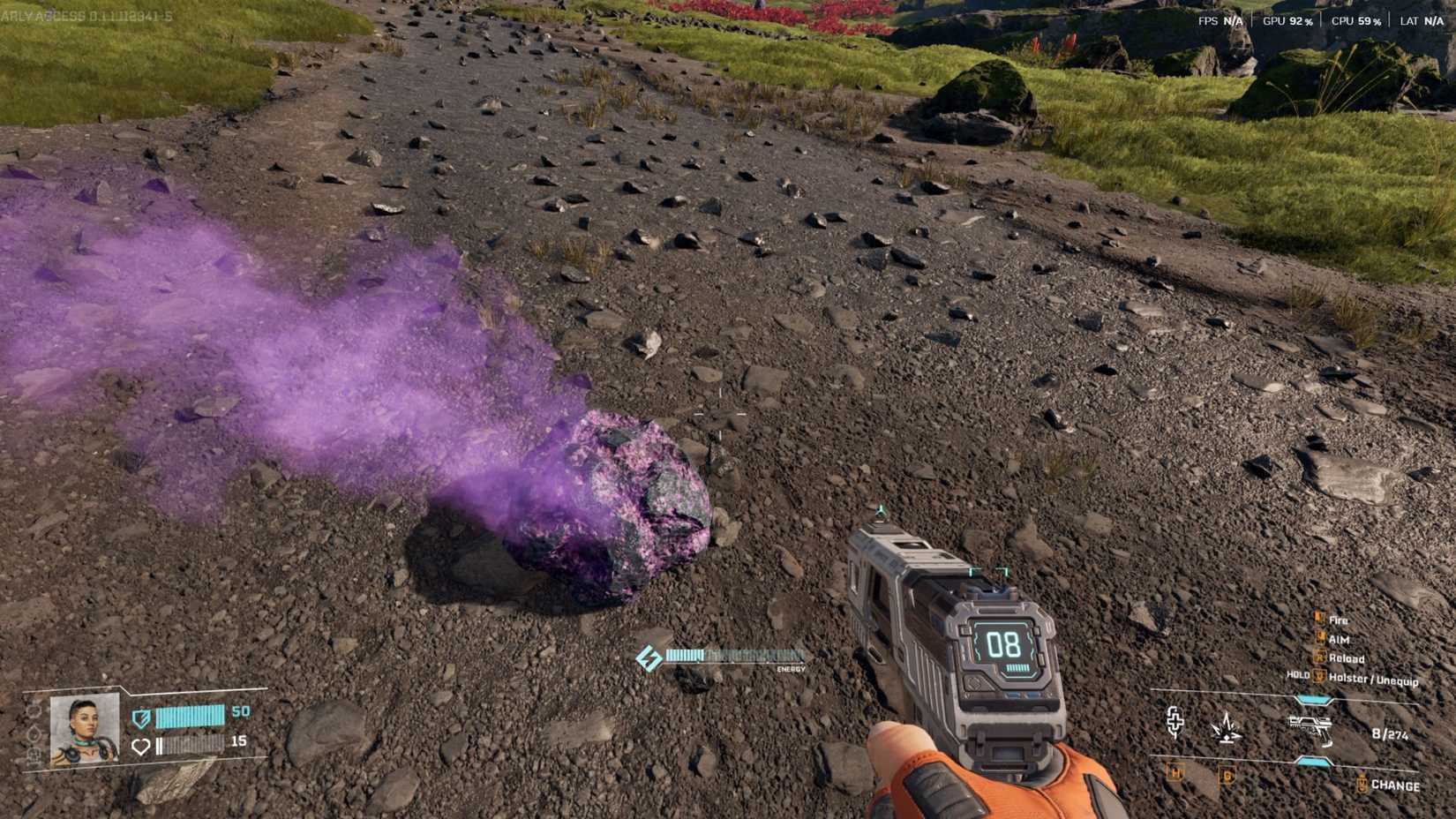Select the shield icon beside the armor bar
The height and width of the screenshot is (819, 1456).
[141, 718]
